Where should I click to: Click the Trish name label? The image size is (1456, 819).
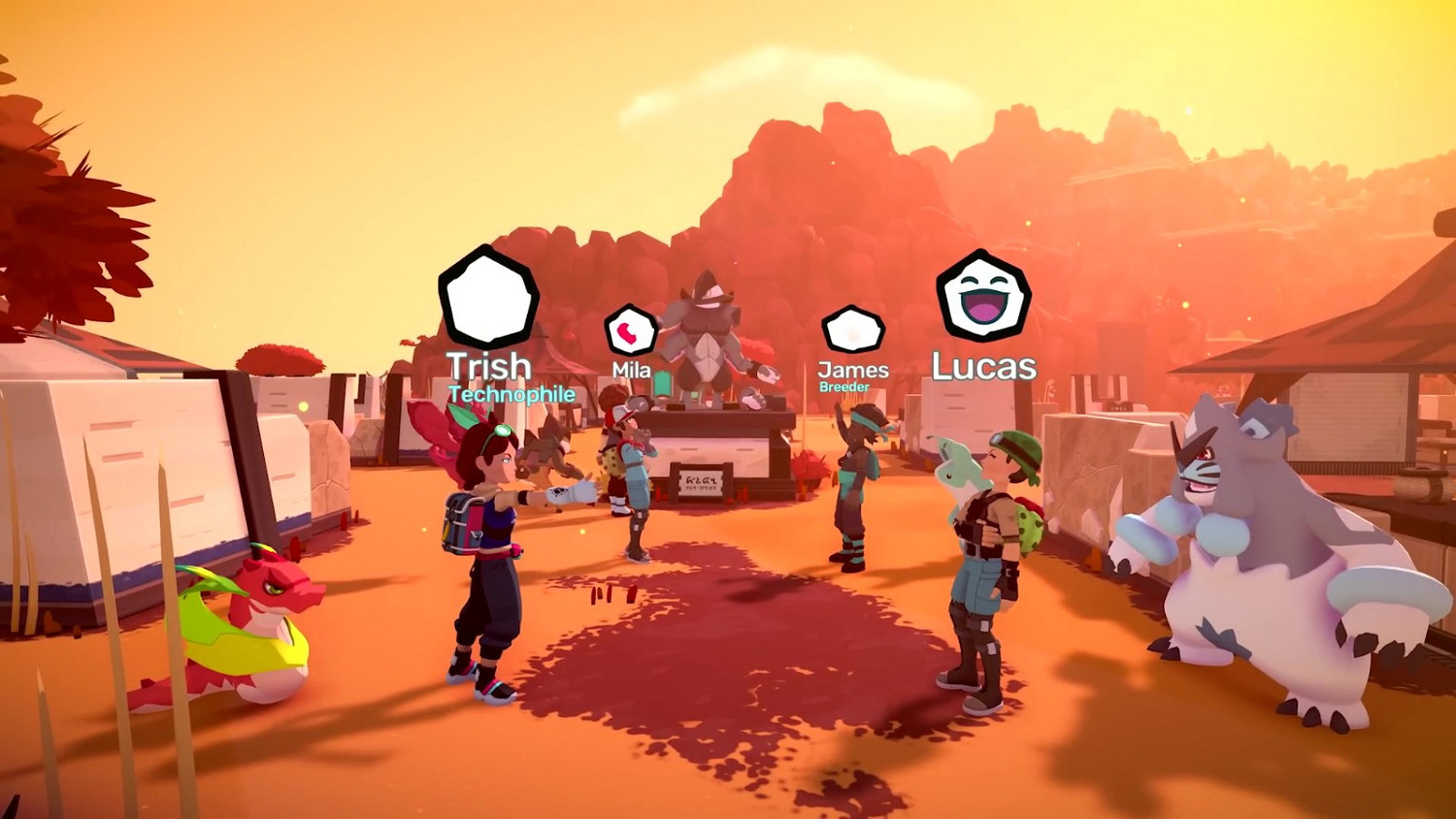tap(489, 367)
